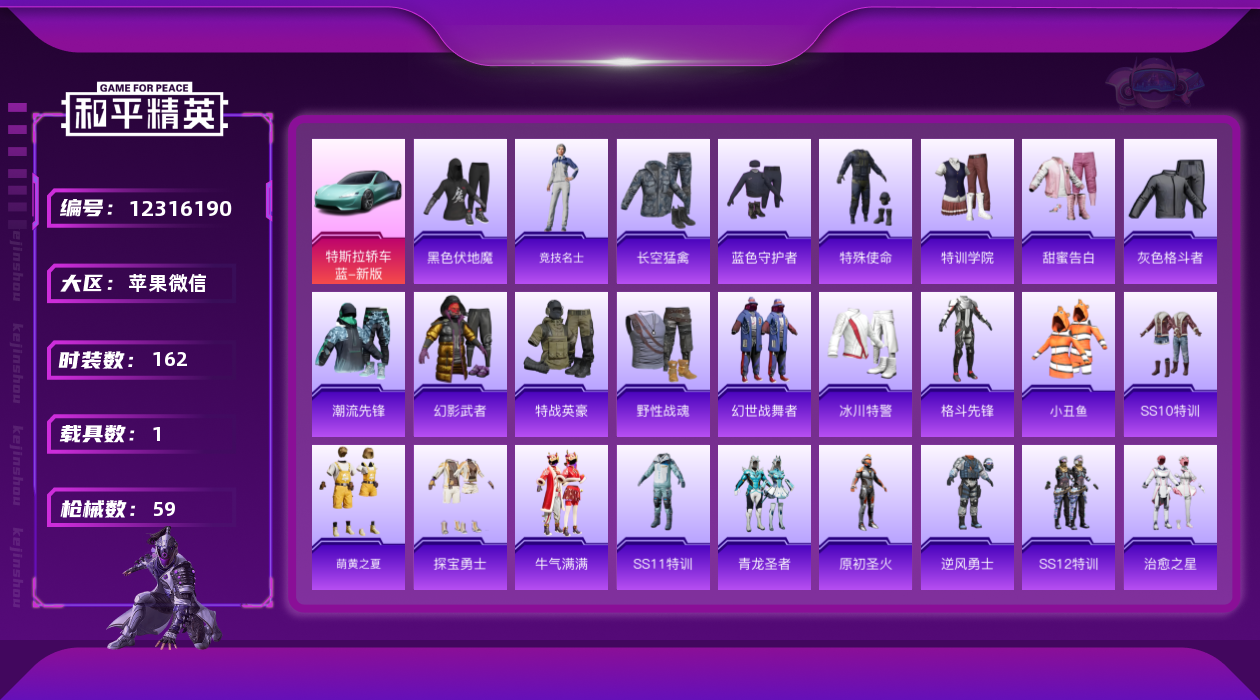Select the 冰川特警 white outfit

point(865,364)
